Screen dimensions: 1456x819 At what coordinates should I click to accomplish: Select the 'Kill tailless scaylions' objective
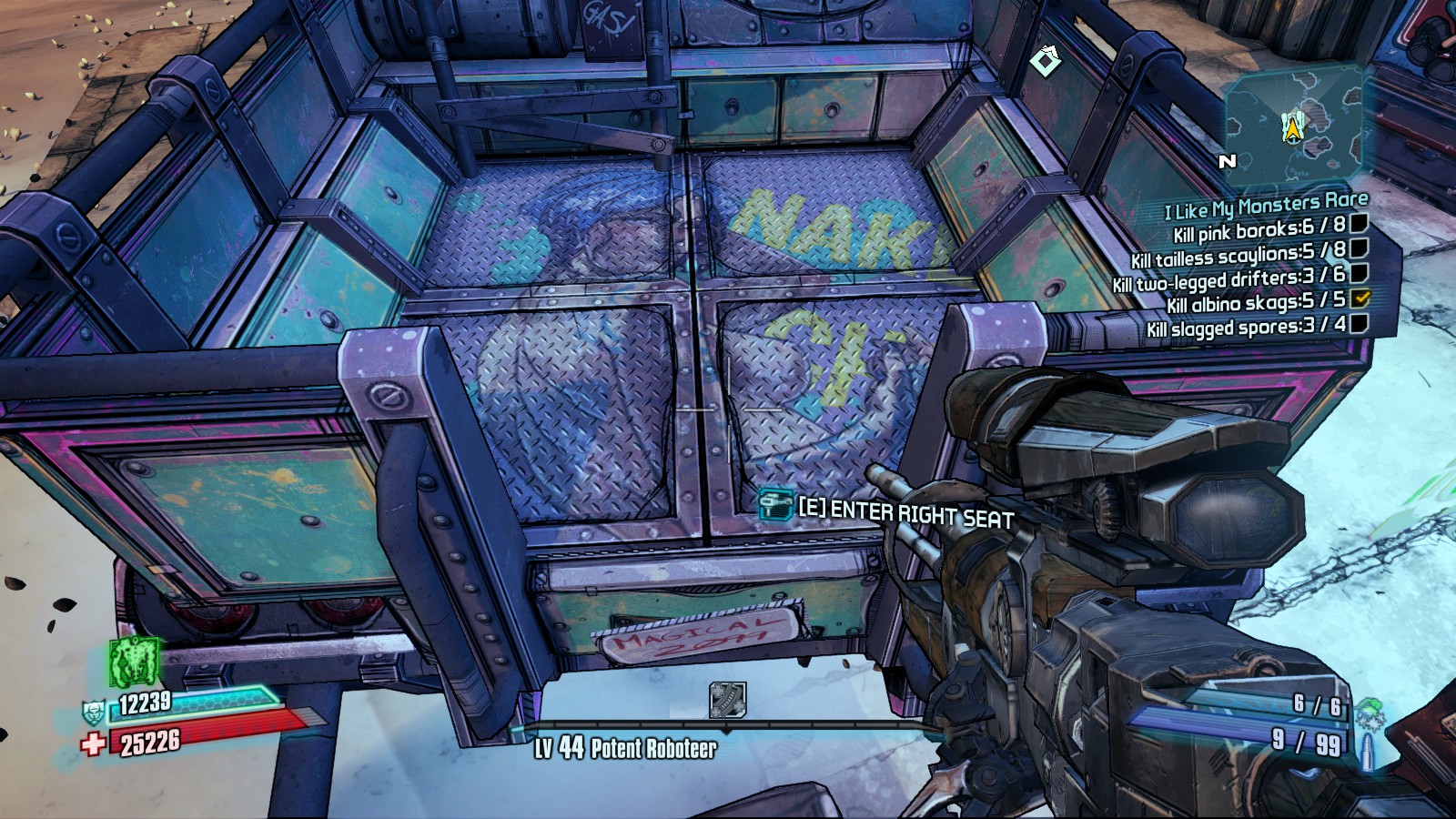pos(1238,254)
